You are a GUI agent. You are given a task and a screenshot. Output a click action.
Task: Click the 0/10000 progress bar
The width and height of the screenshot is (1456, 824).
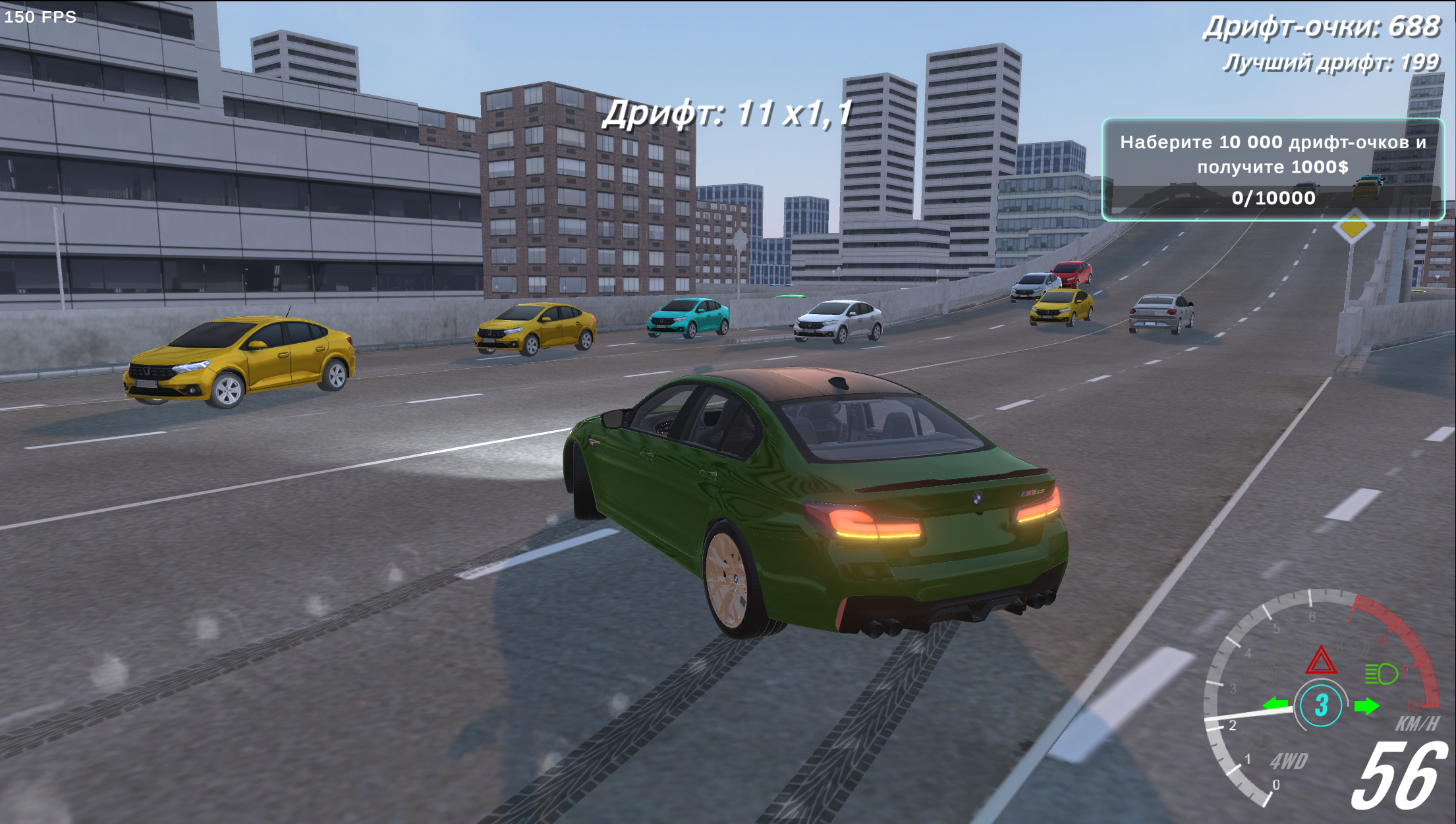point(1274,198)
